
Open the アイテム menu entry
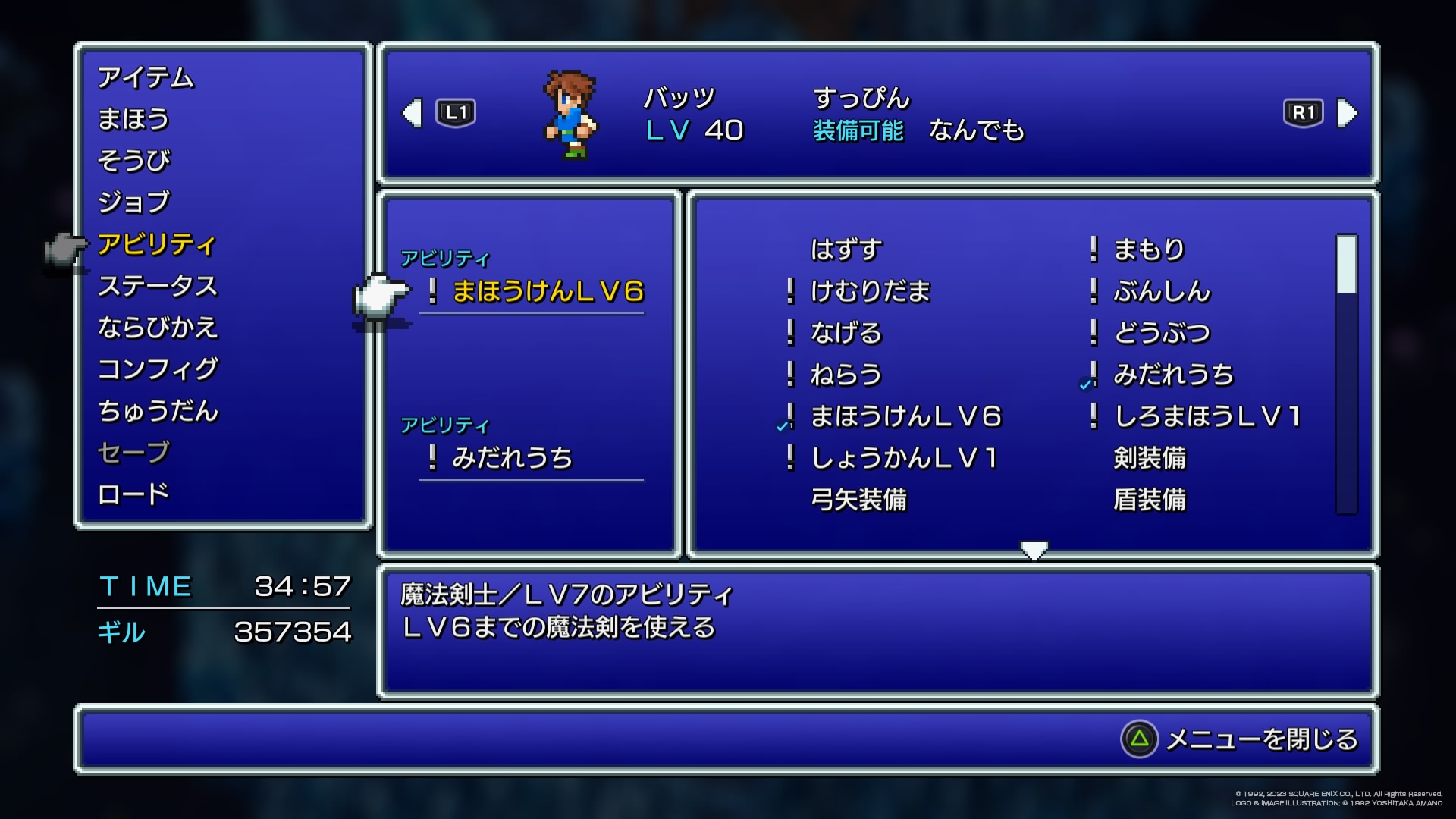pos(146,78)
